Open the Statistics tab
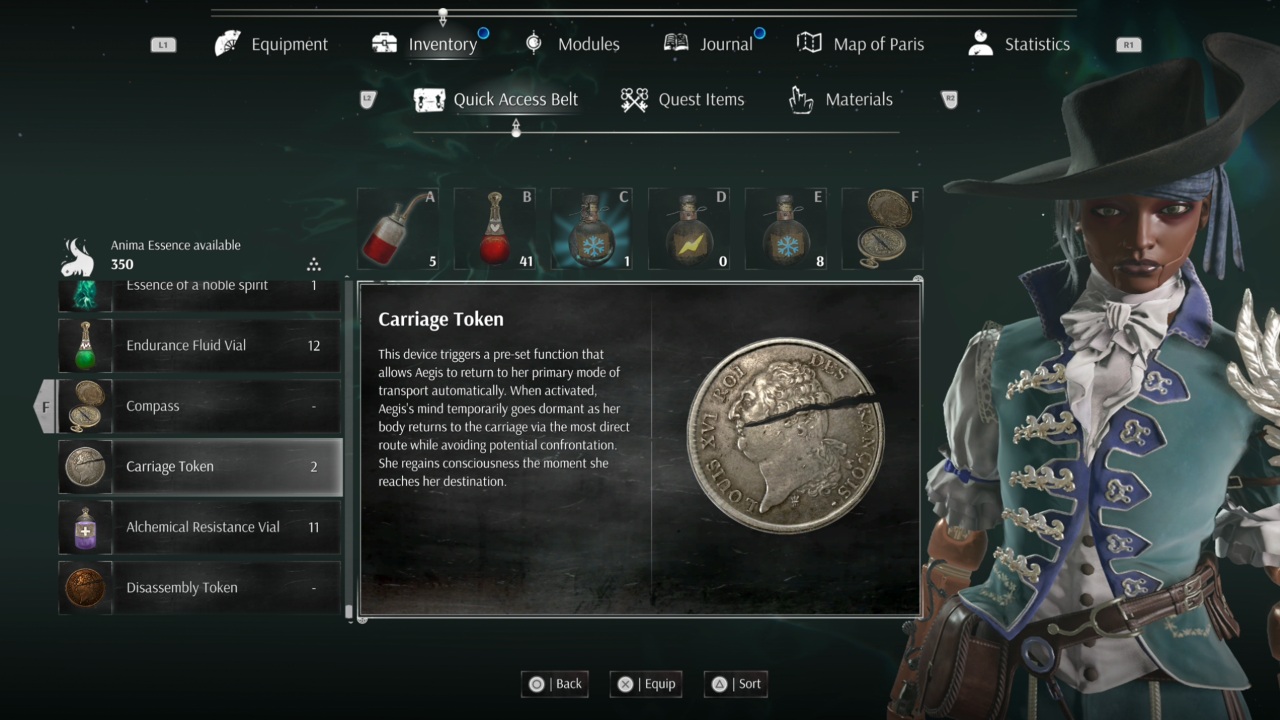Screen dimensions: 1280x720 [x=1019, y=44]
